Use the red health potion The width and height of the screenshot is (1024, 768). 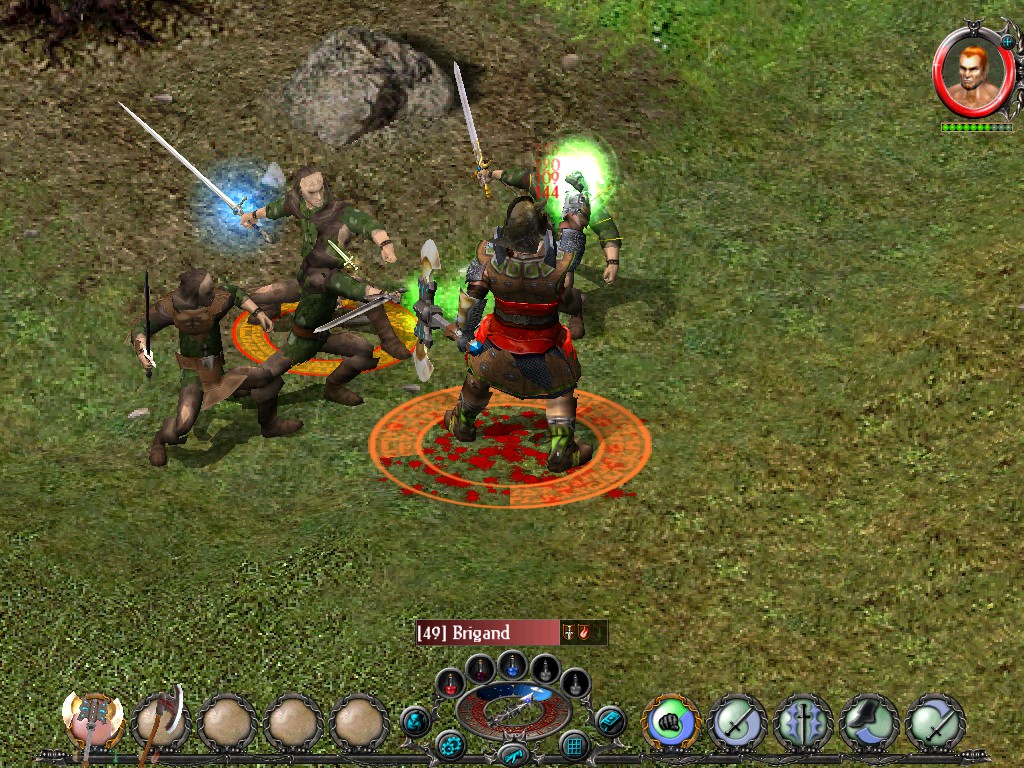(451, 684)
